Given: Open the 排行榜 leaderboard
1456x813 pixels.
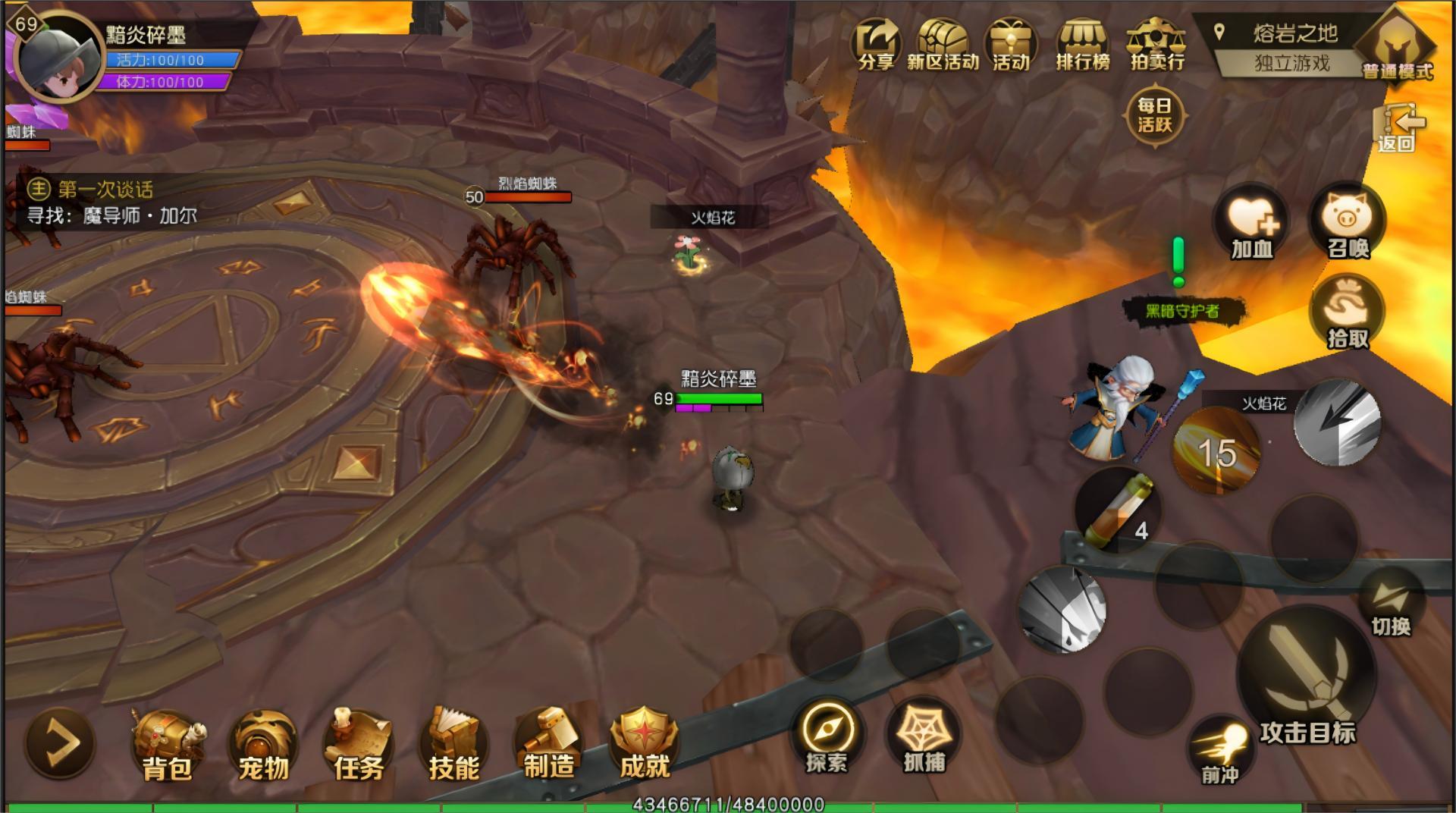Looking at the screenshot, I should click(x=1083, y=44).
